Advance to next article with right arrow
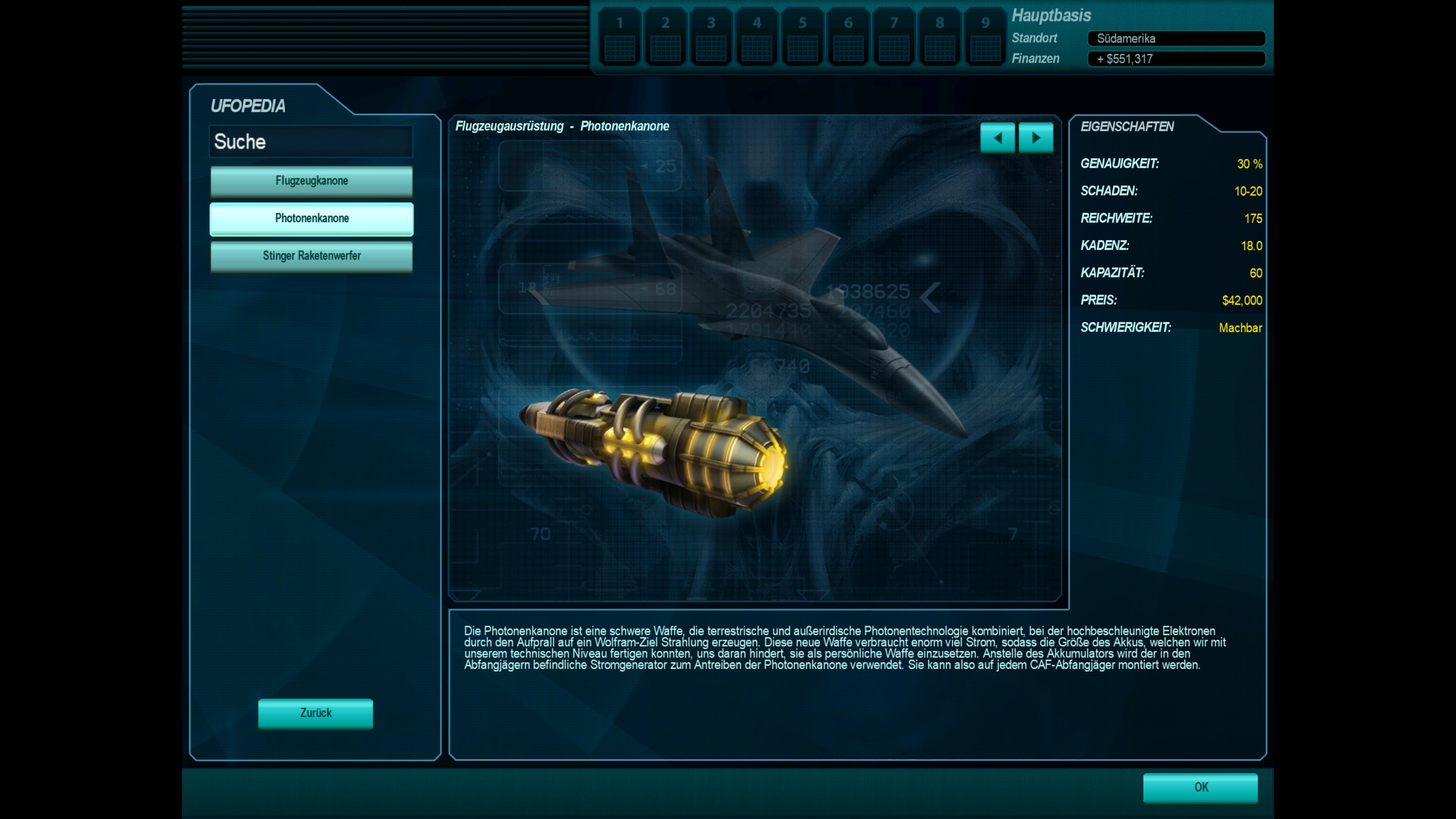The width and height of the screenshot is (1456, 819). 1036,138
